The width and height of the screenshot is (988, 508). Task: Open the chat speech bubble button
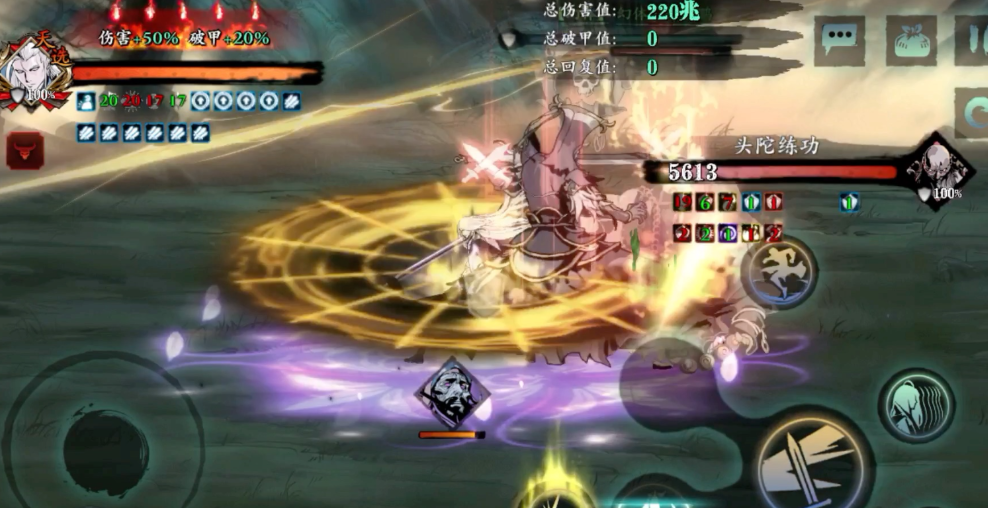pos(839,41)
